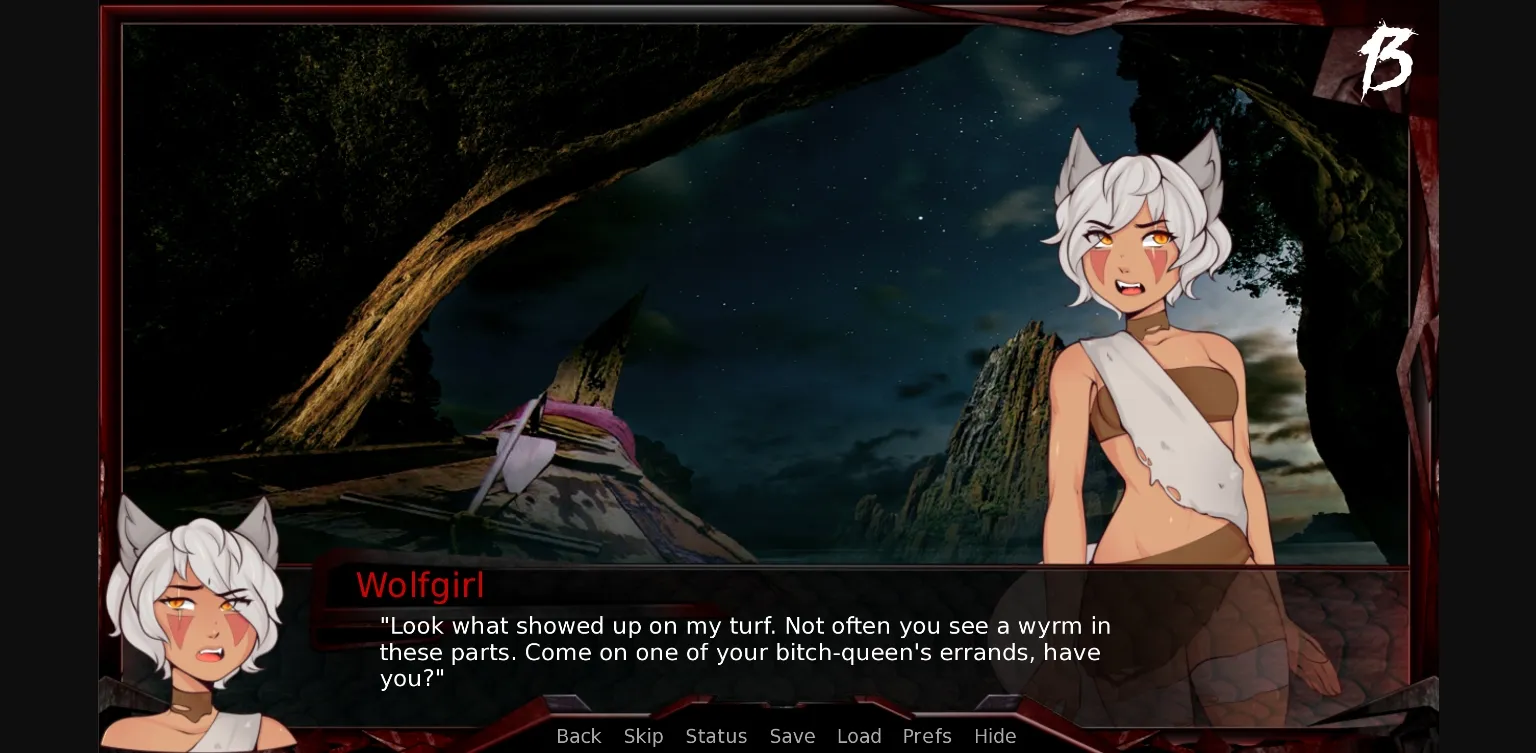The image size is (1536, 753).
Task: Click the dialogue text to advance
Action: (x=745, y=652)
